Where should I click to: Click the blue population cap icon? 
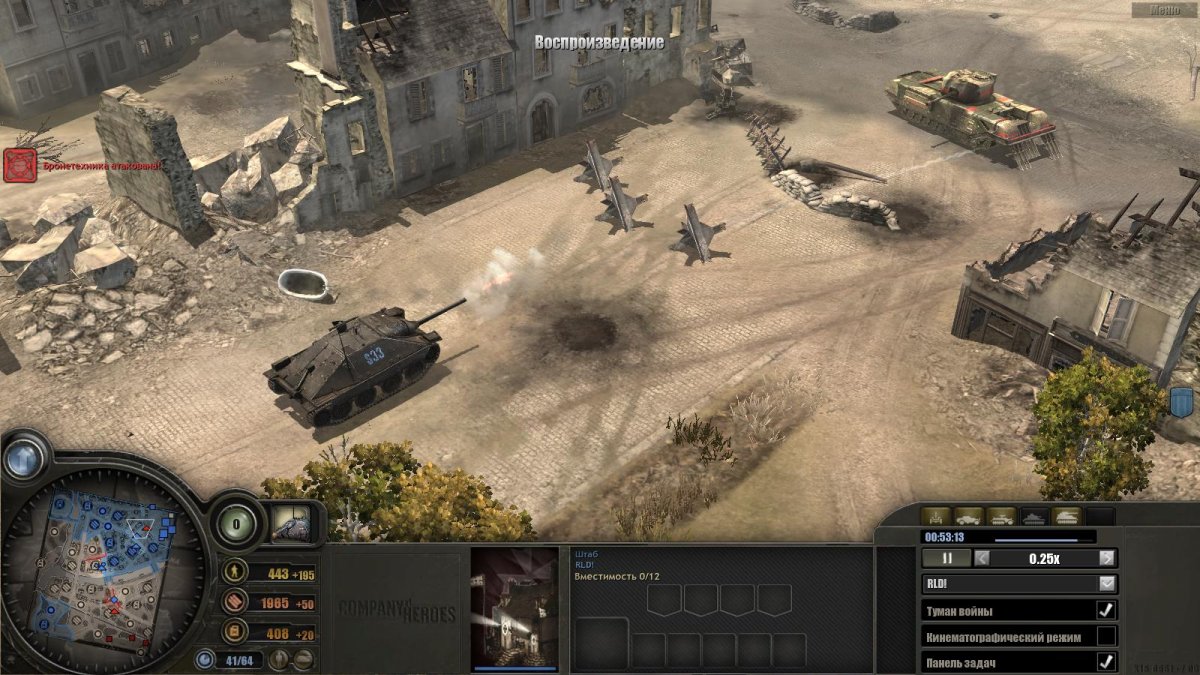tap(206, 659)
